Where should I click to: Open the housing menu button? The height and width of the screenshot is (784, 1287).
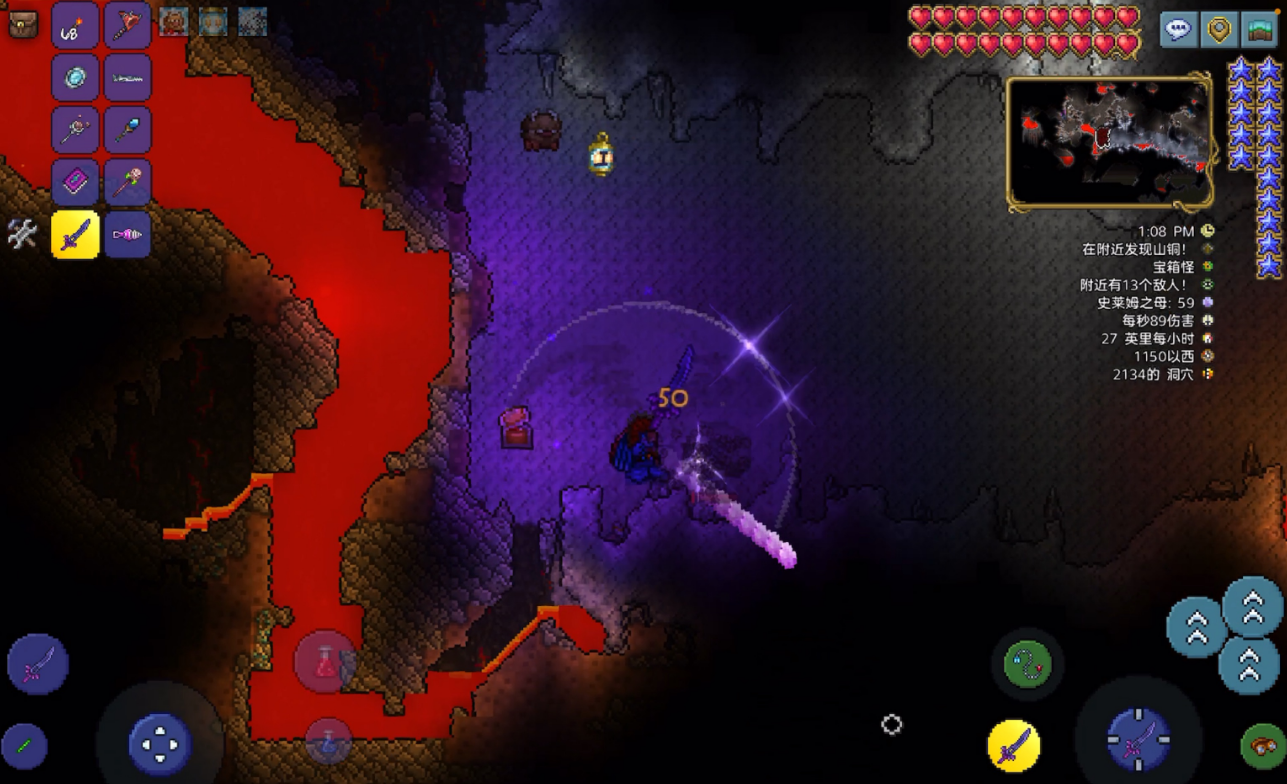(x=1260, y=30)
